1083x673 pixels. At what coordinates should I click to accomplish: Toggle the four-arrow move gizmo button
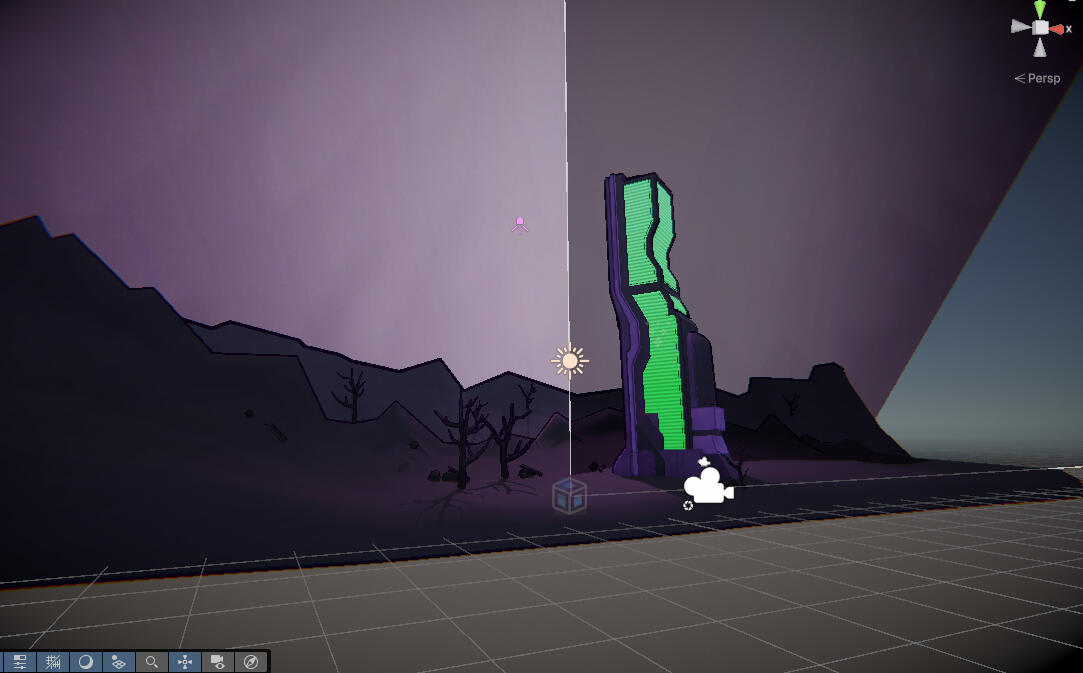[x=185, y=662]
